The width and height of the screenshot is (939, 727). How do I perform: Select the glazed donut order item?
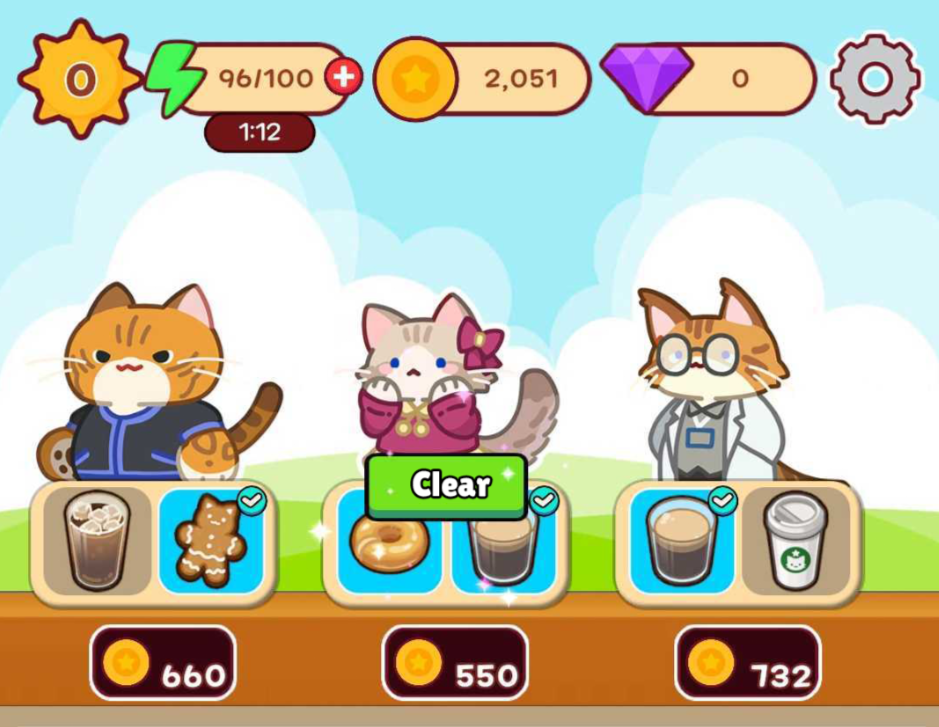[390, 542]
